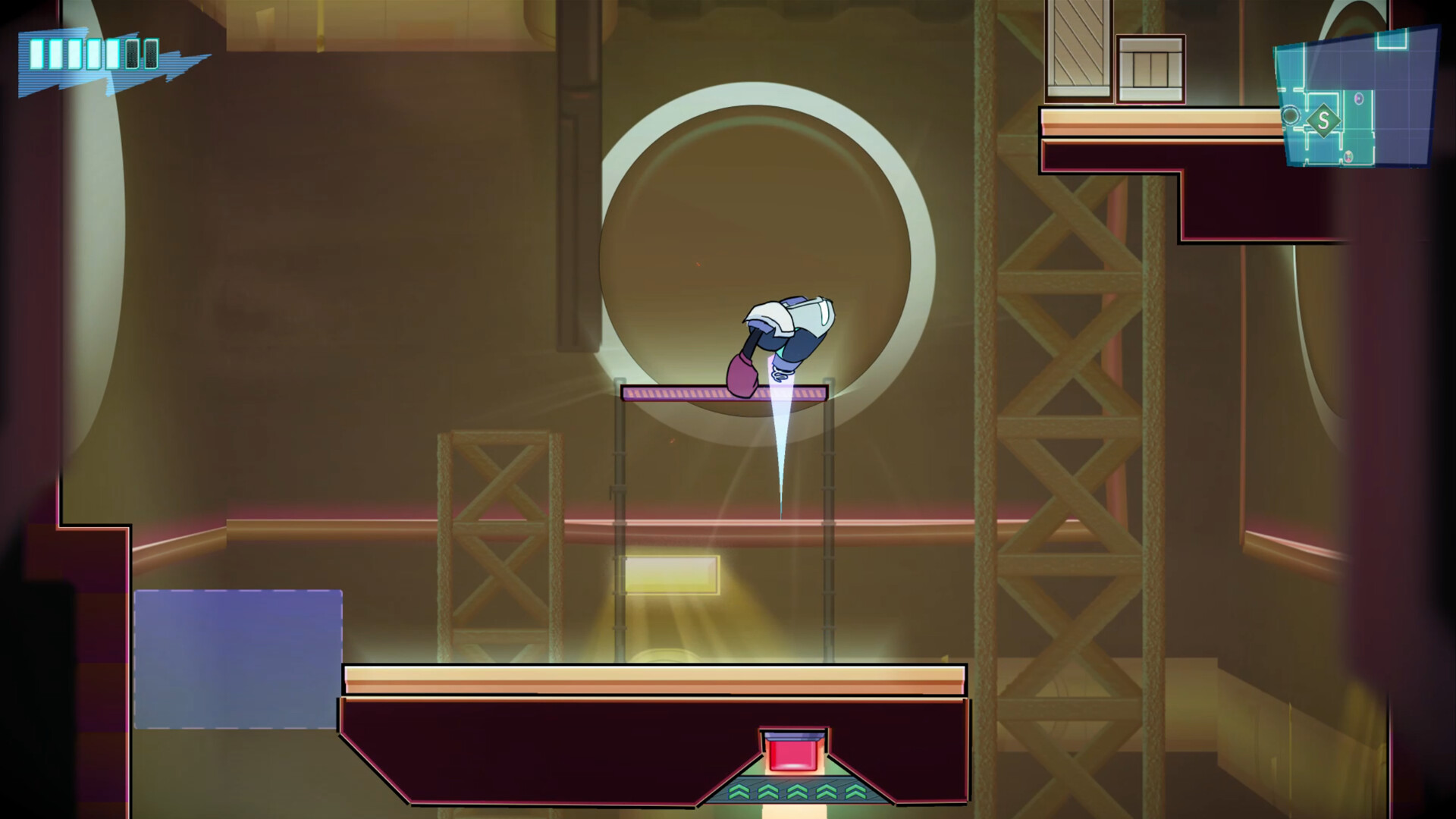1456x819 pixels.
Task: Click the S save-station marker on the minimap
Action: pos(1324,121)
